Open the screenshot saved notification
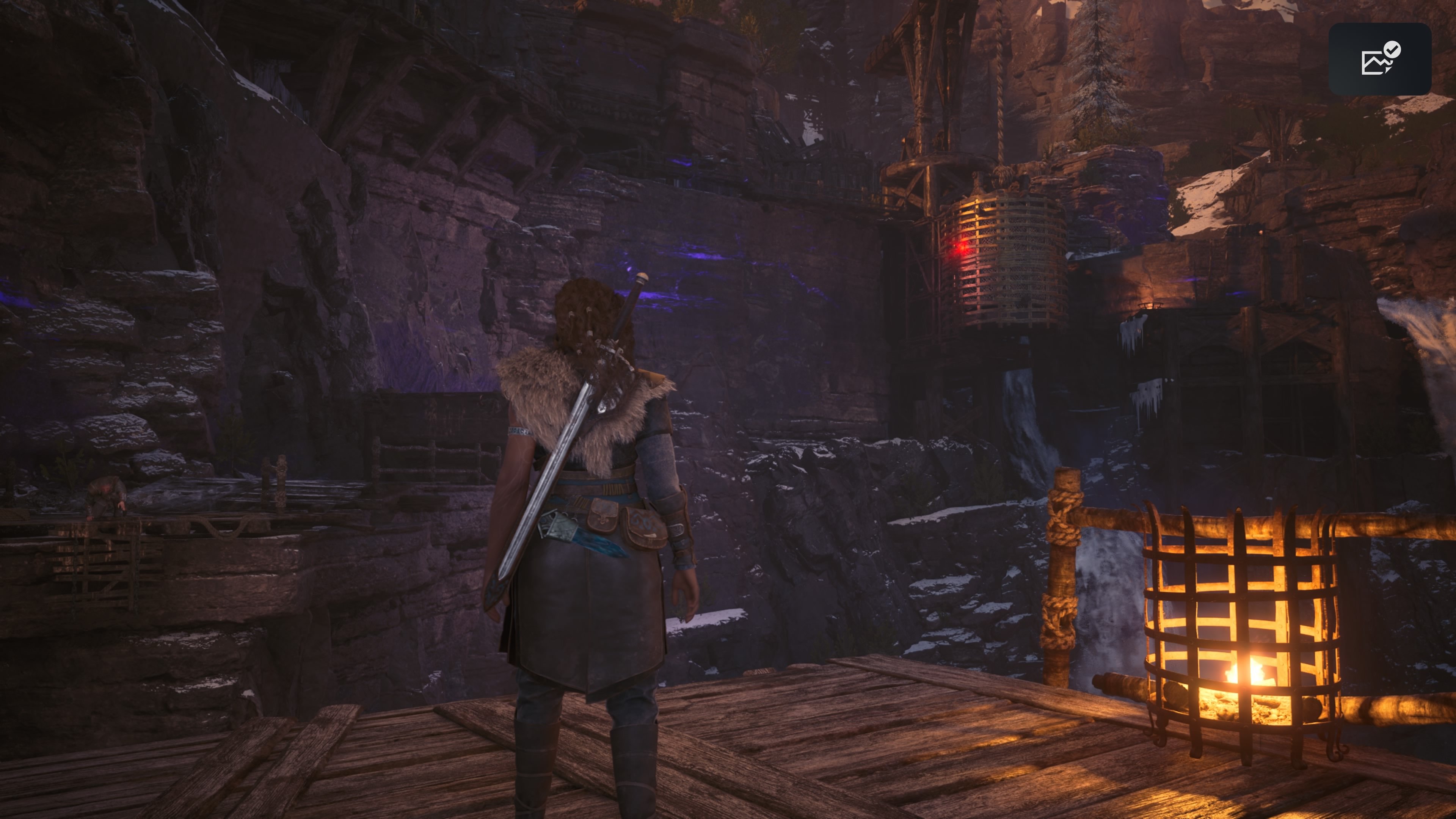1456x819 pixels. tap(1379, 59)
